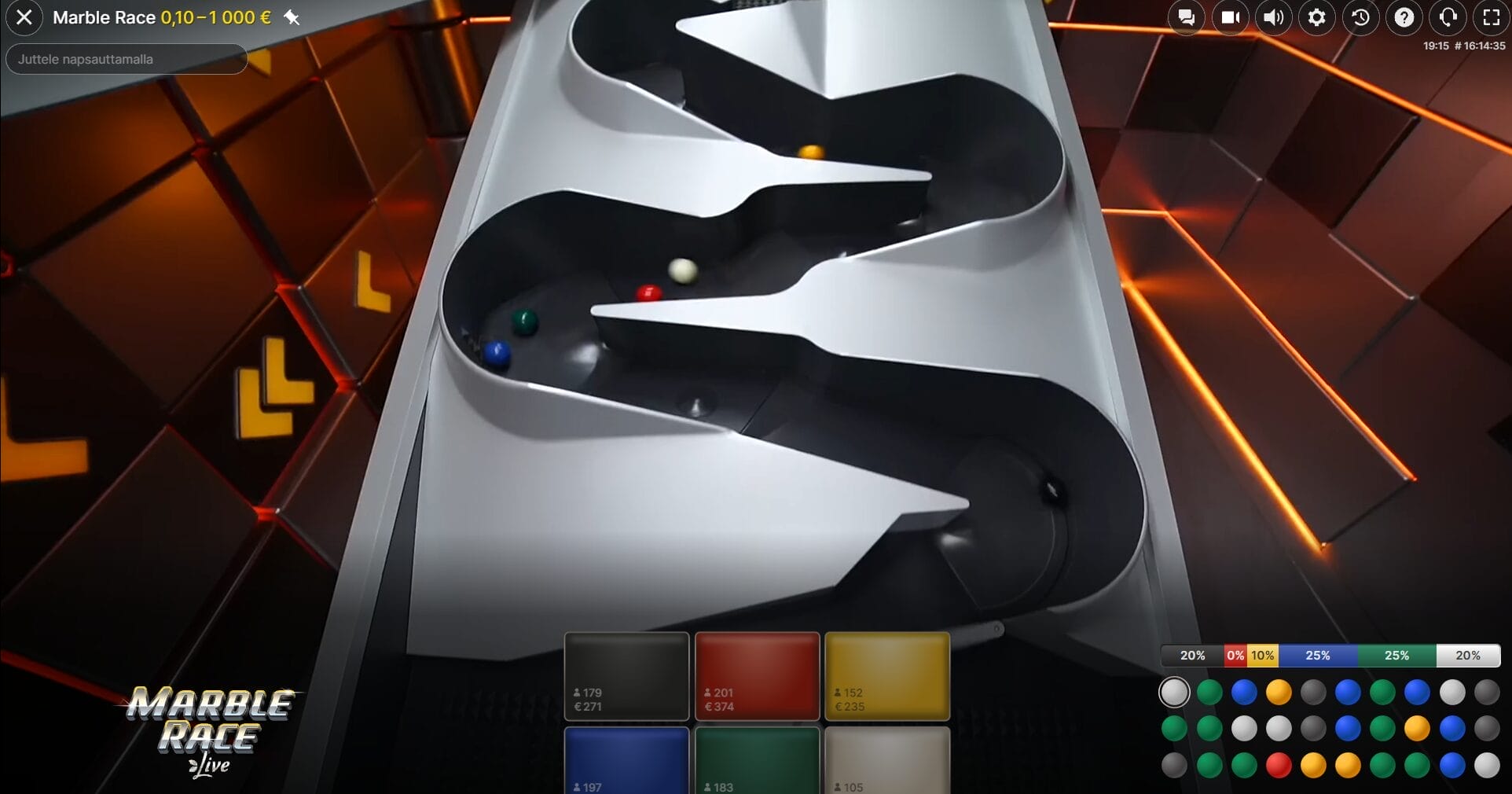Open the help question mark icon
This screenshot has height=794, width=1512.
[x=1404, y=17]
